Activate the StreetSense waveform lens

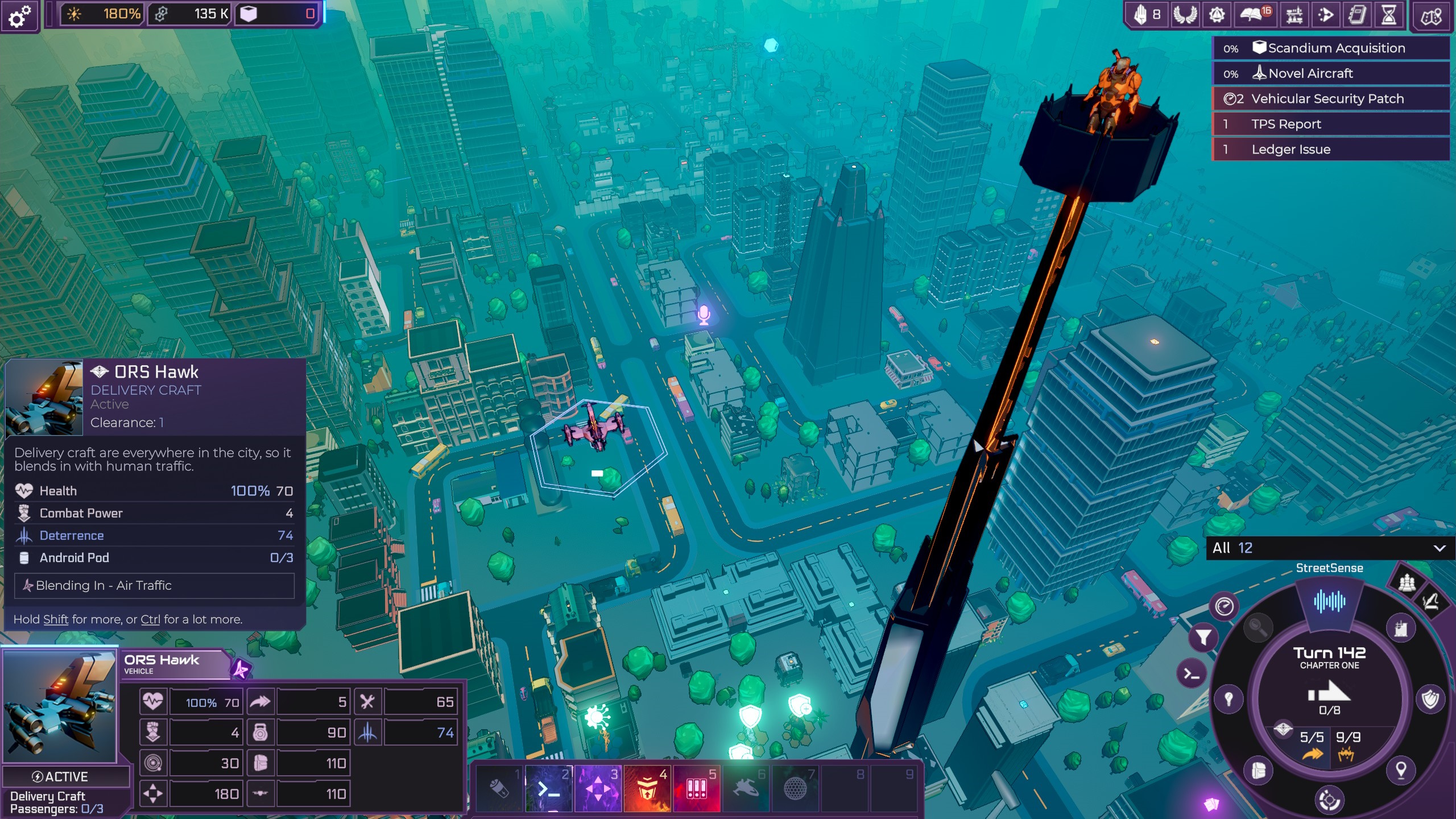tap(1329, 601)
